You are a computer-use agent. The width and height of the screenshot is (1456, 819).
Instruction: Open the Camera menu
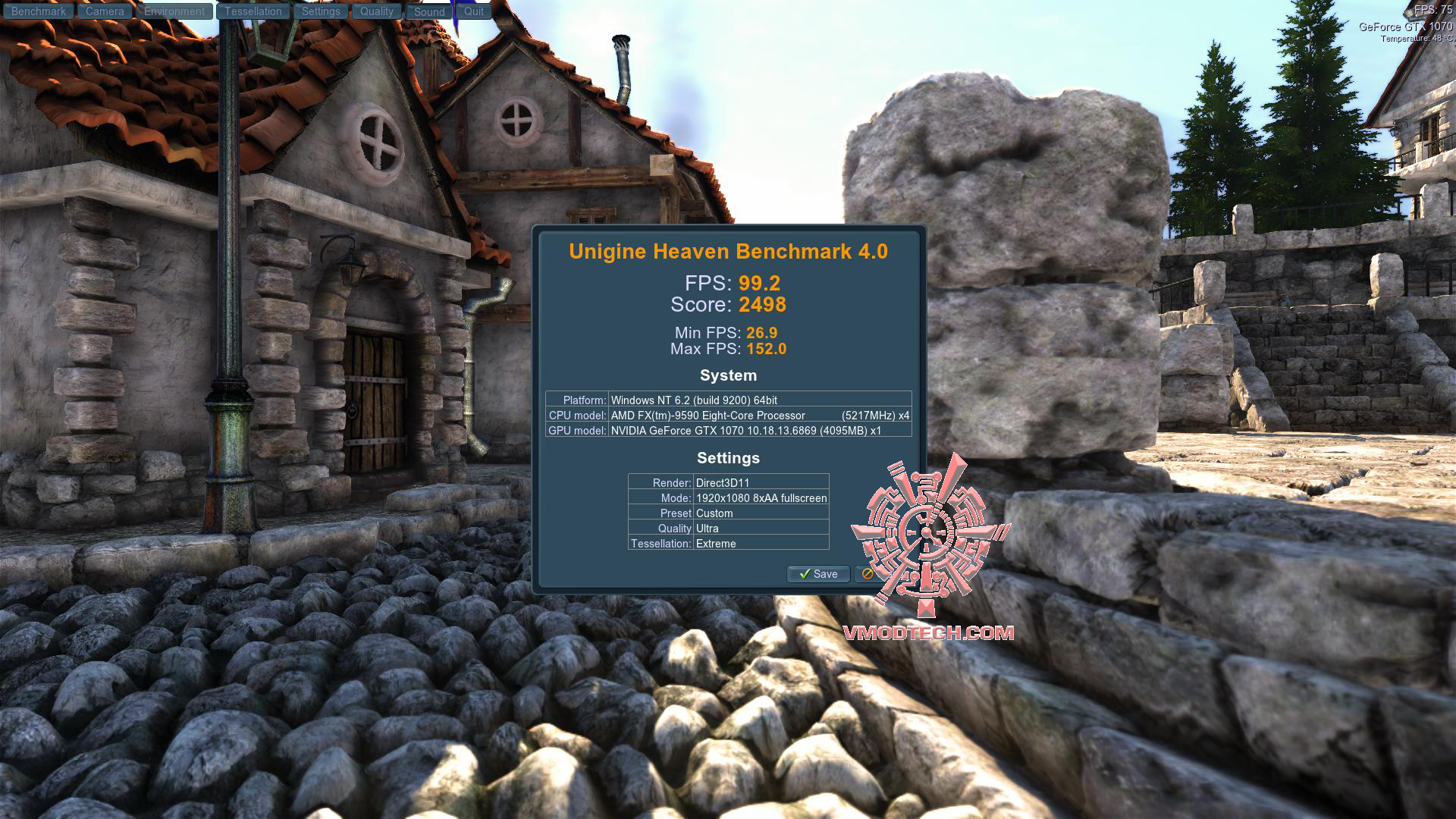click(104, 11)
